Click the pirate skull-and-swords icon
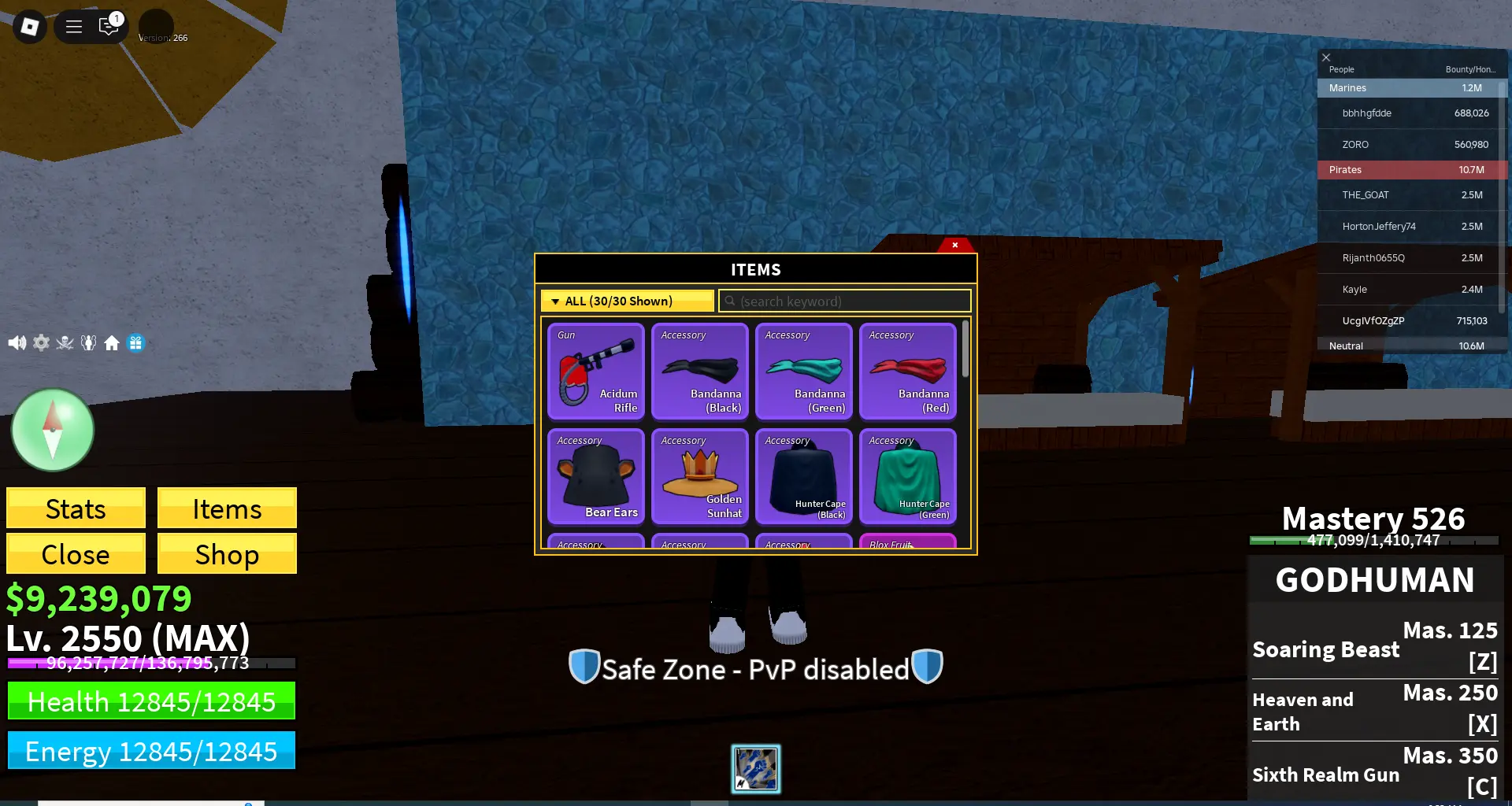Image resolution: width=1512 pixels, height=806 pixels. (65, 342)
